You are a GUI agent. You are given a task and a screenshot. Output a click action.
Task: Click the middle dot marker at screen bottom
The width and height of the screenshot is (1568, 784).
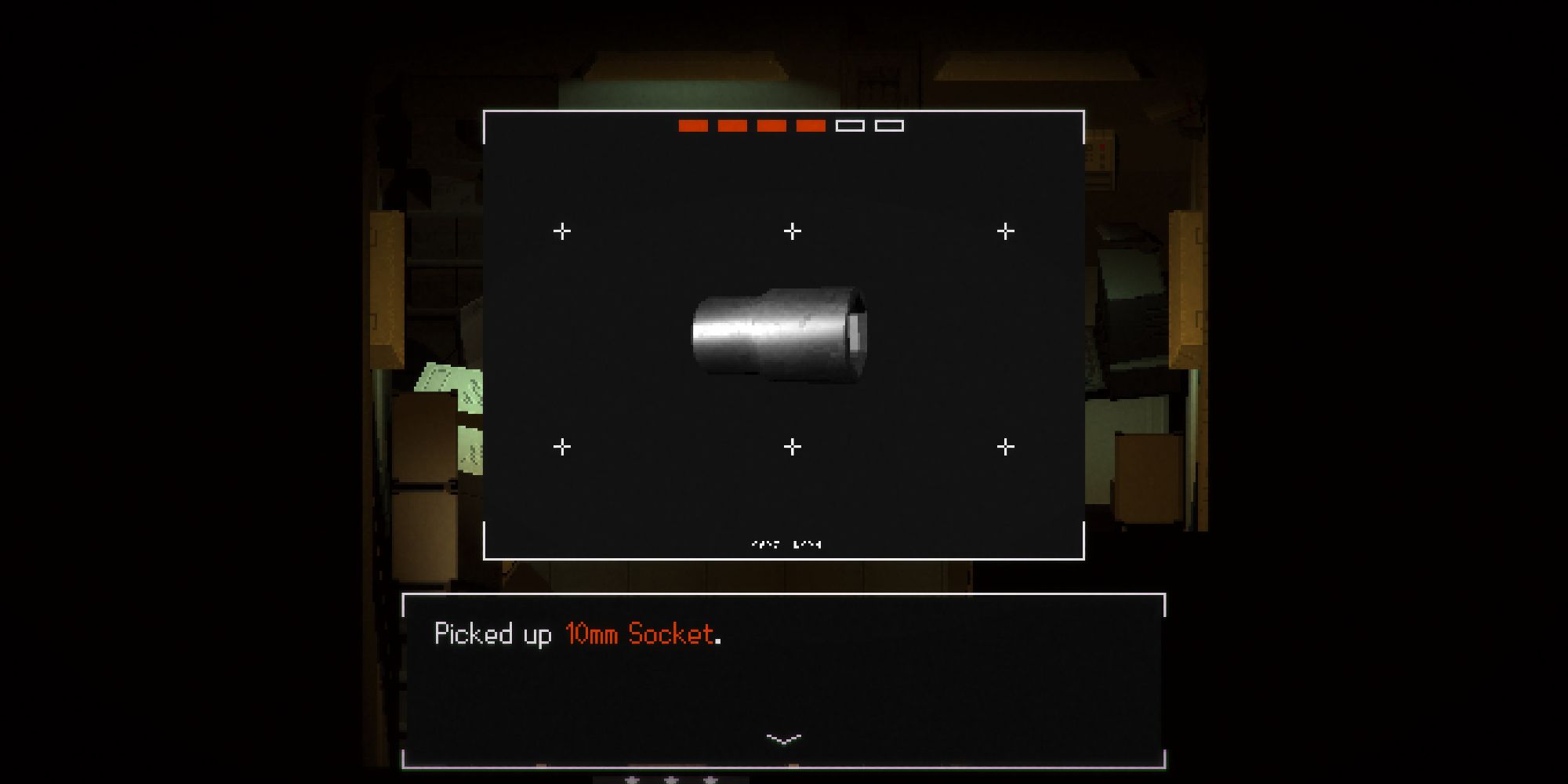click(x=670, y=780)
